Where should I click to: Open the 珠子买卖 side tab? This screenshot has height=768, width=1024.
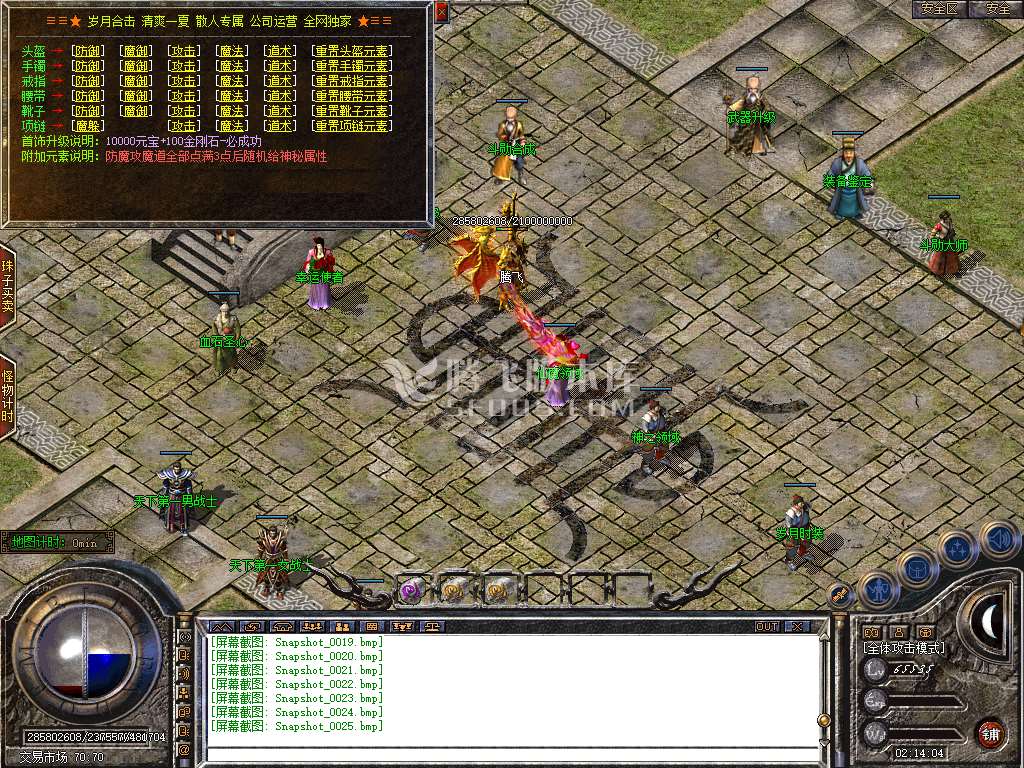[x=7, y=287]
